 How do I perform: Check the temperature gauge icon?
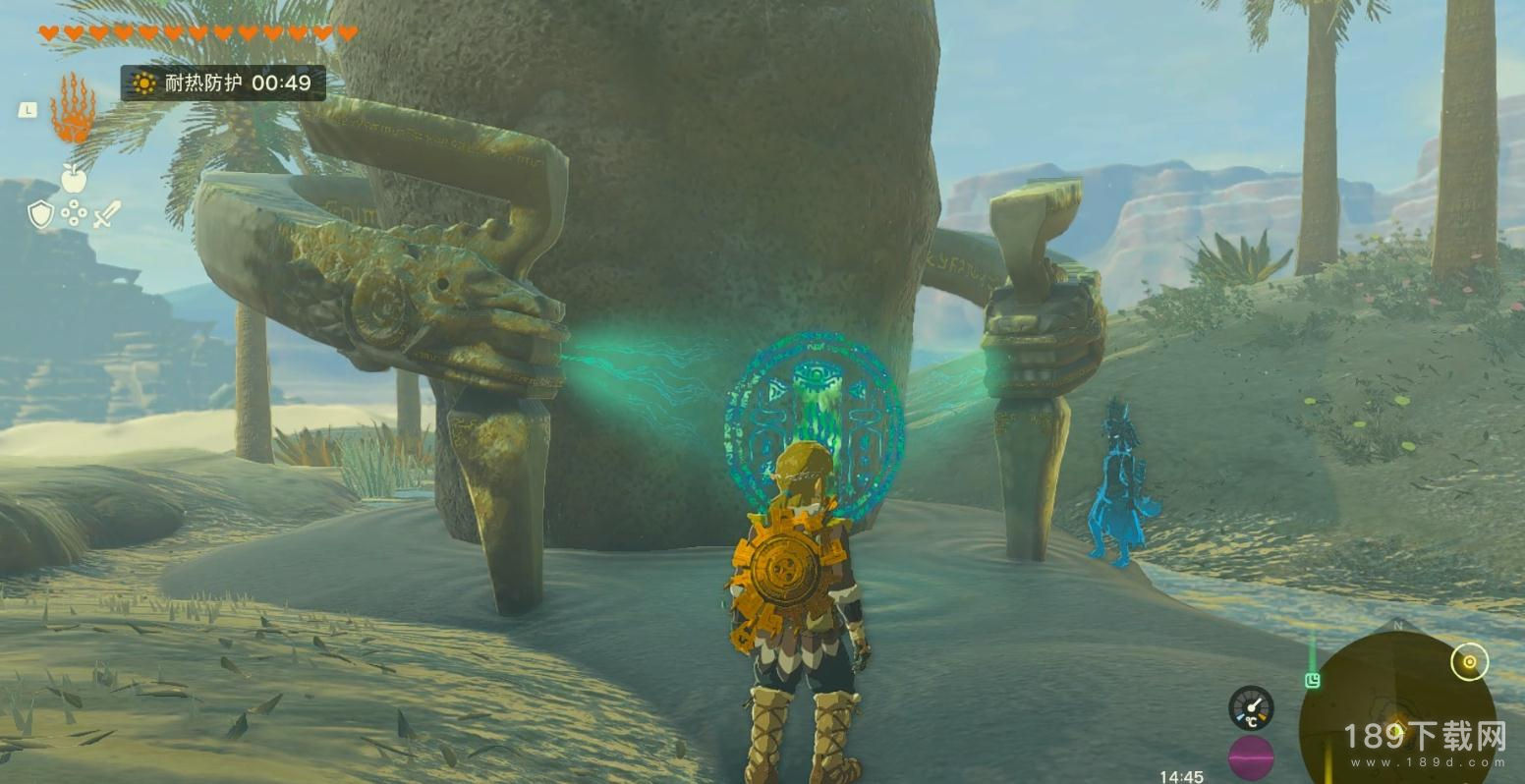[1251, 707]
